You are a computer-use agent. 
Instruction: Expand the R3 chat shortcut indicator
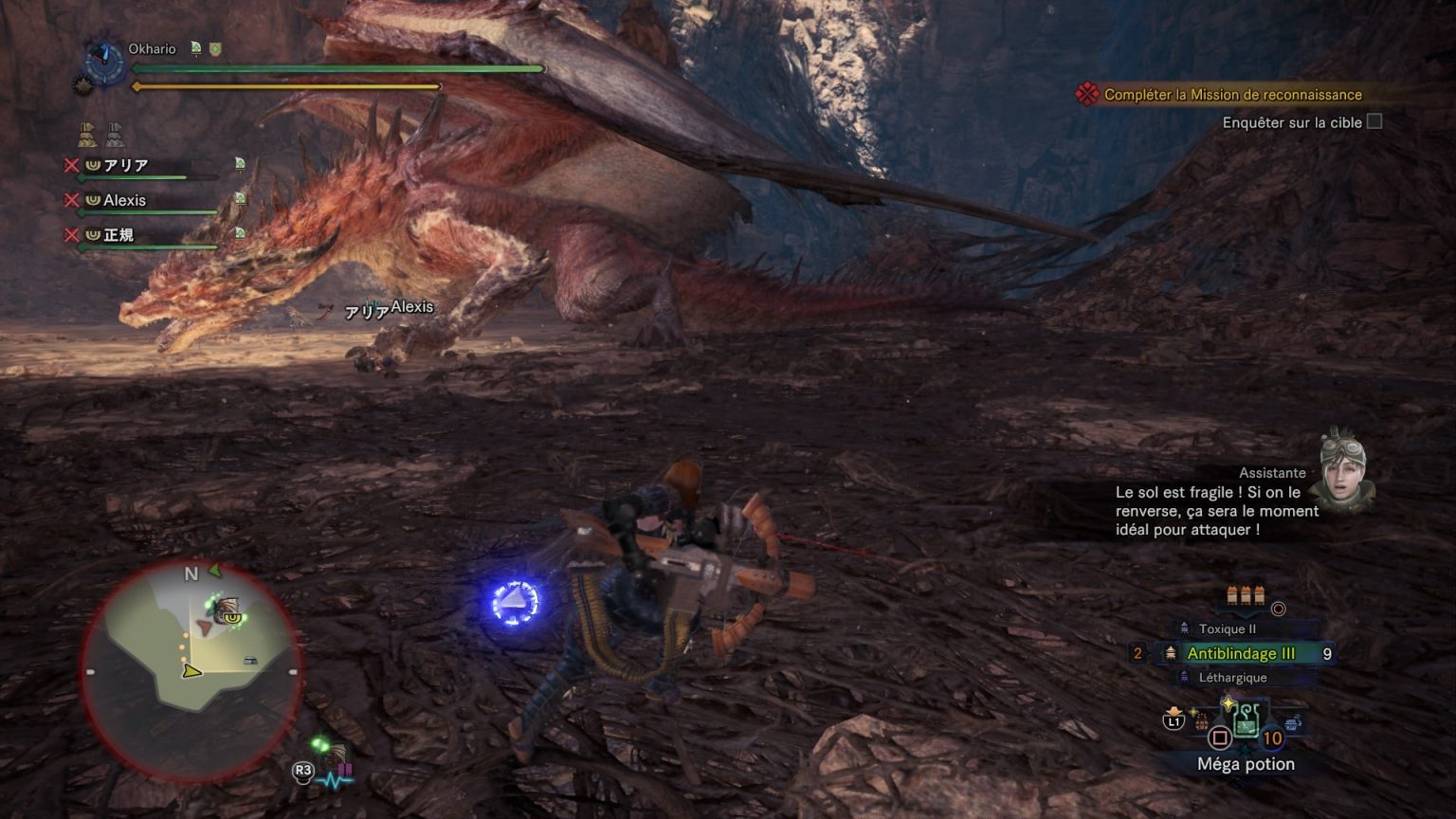301,771
